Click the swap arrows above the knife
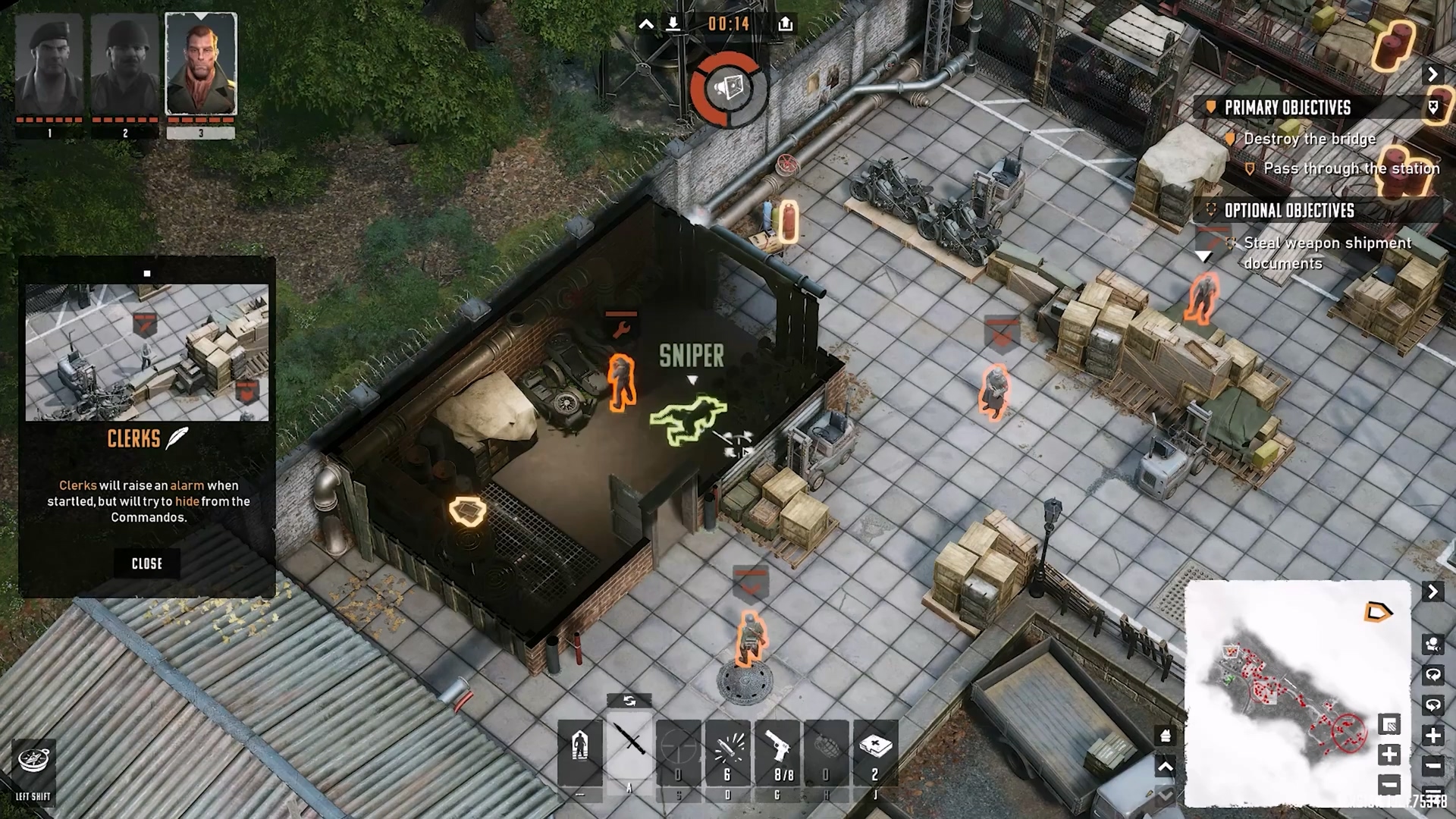This screenshot has height=819, width=1456. coord(629,701)
